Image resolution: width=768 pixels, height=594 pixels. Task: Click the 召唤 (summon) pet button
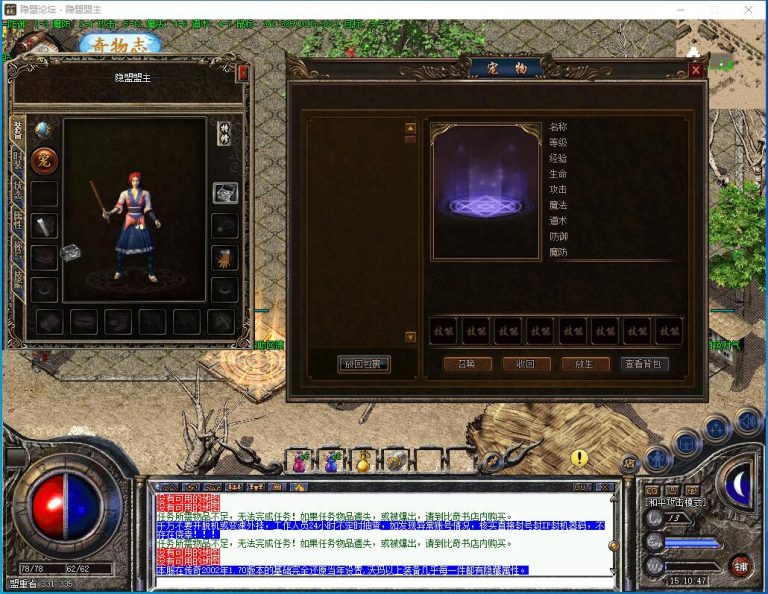tap(467, 364)
